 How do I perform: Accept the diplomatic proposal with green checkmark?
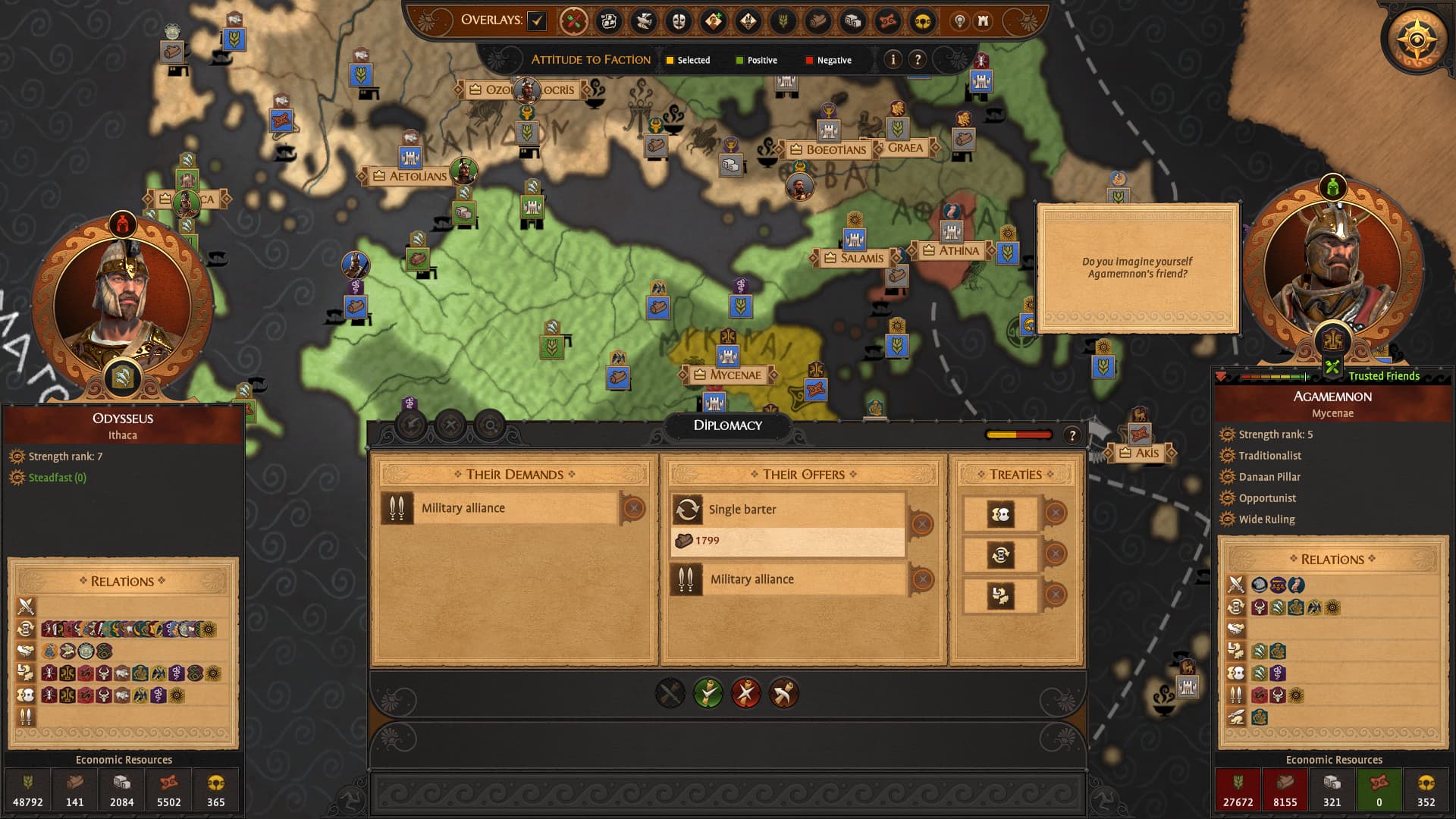tap(708, 693)
